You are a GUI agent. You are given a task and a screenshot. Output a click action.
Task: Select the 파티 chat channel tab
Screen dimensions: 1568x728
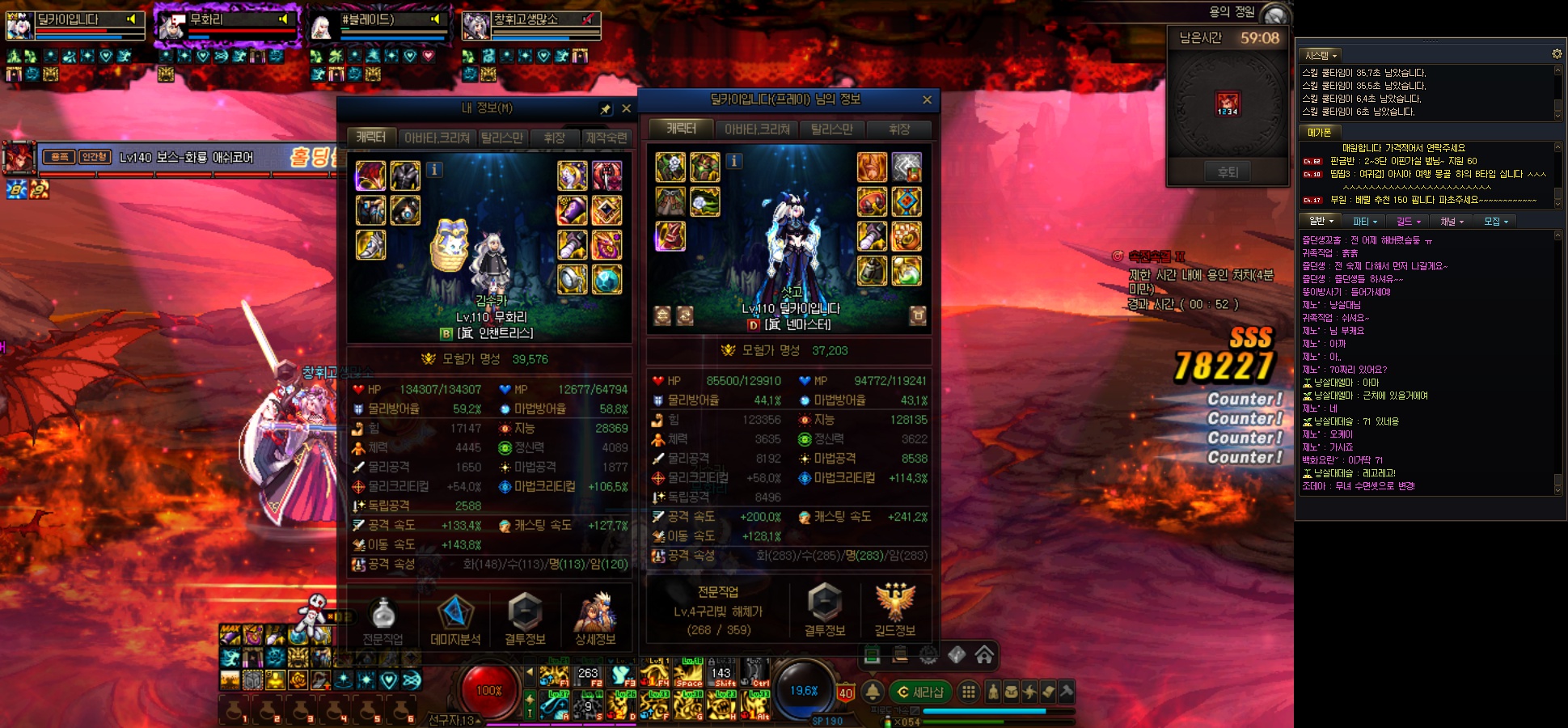(x=1364, y=221)
